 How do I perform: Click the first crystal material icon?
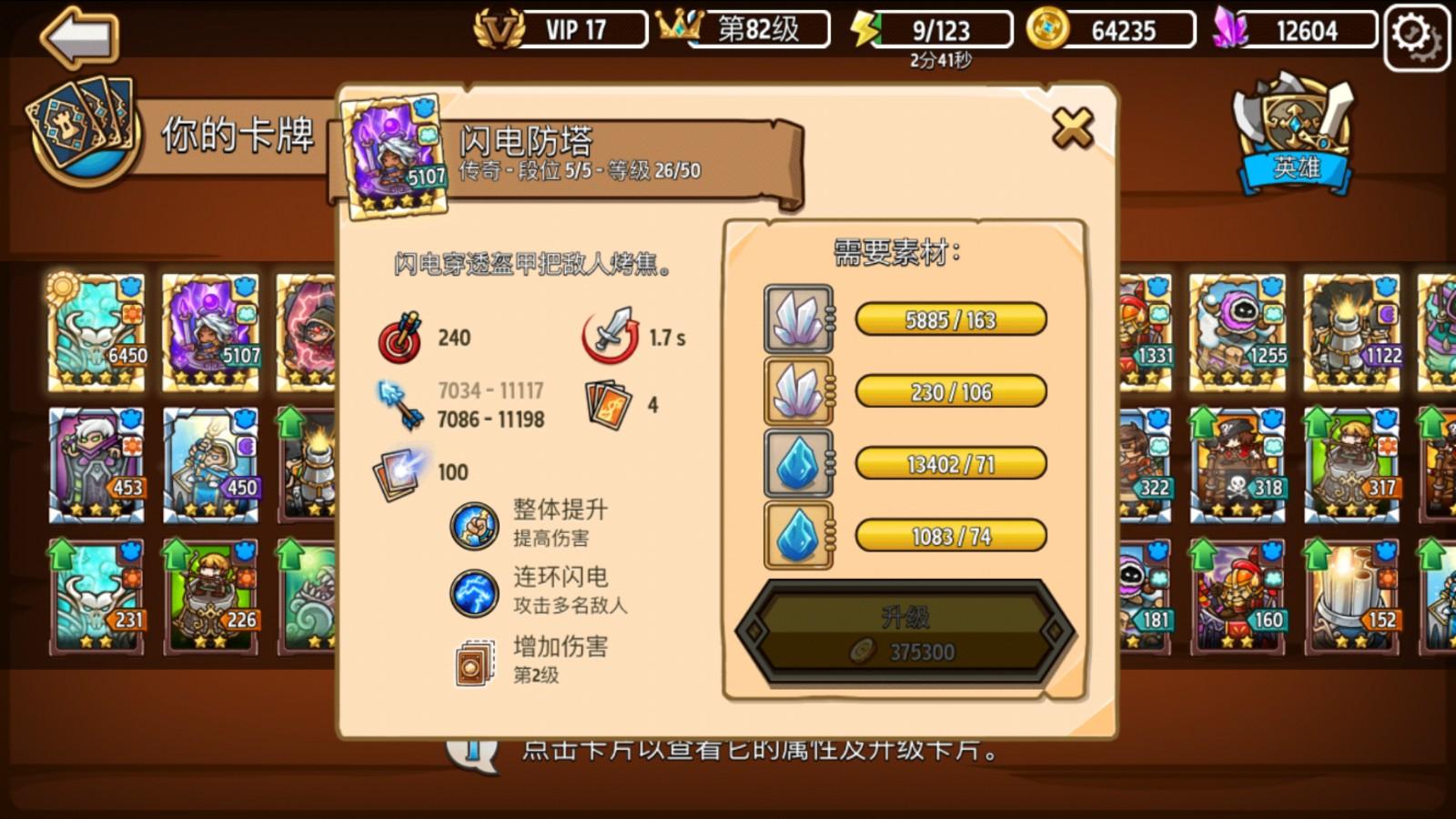click(798, 318)
